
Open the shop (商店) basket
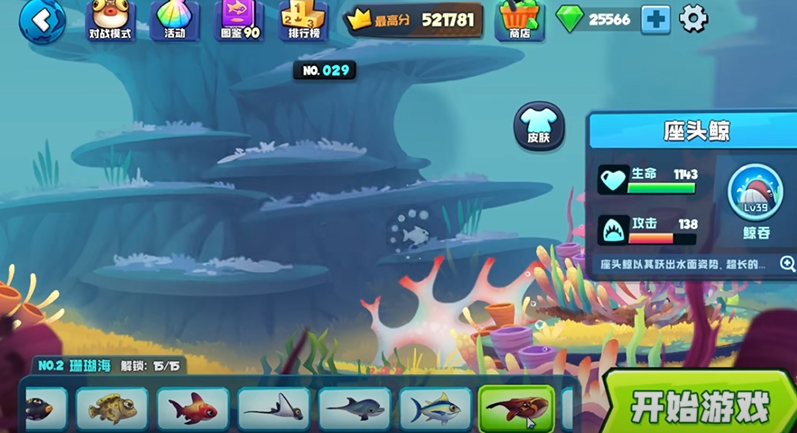(519, 20)
